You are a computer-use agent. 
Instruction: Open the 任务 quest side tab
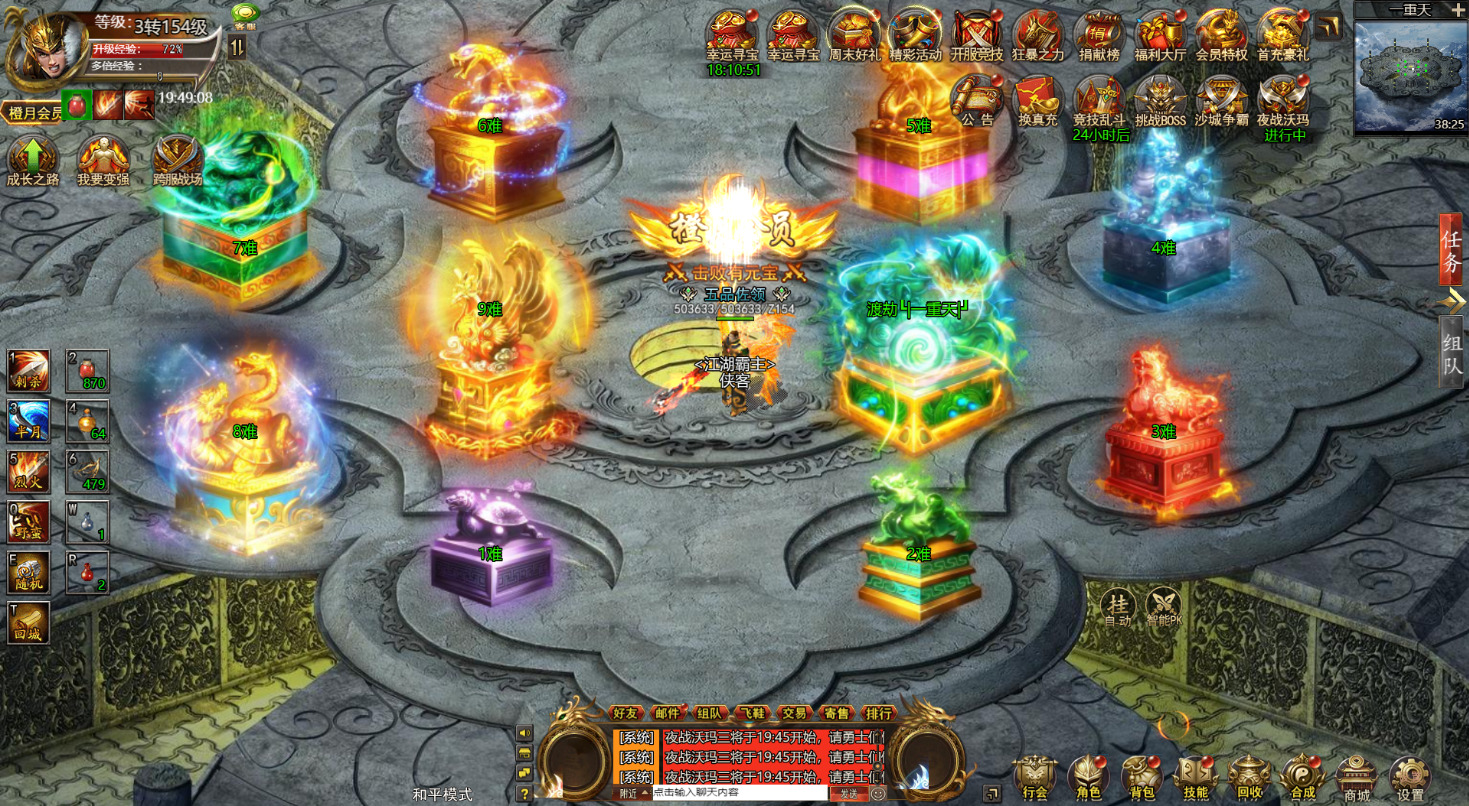tap(1451, 248)
